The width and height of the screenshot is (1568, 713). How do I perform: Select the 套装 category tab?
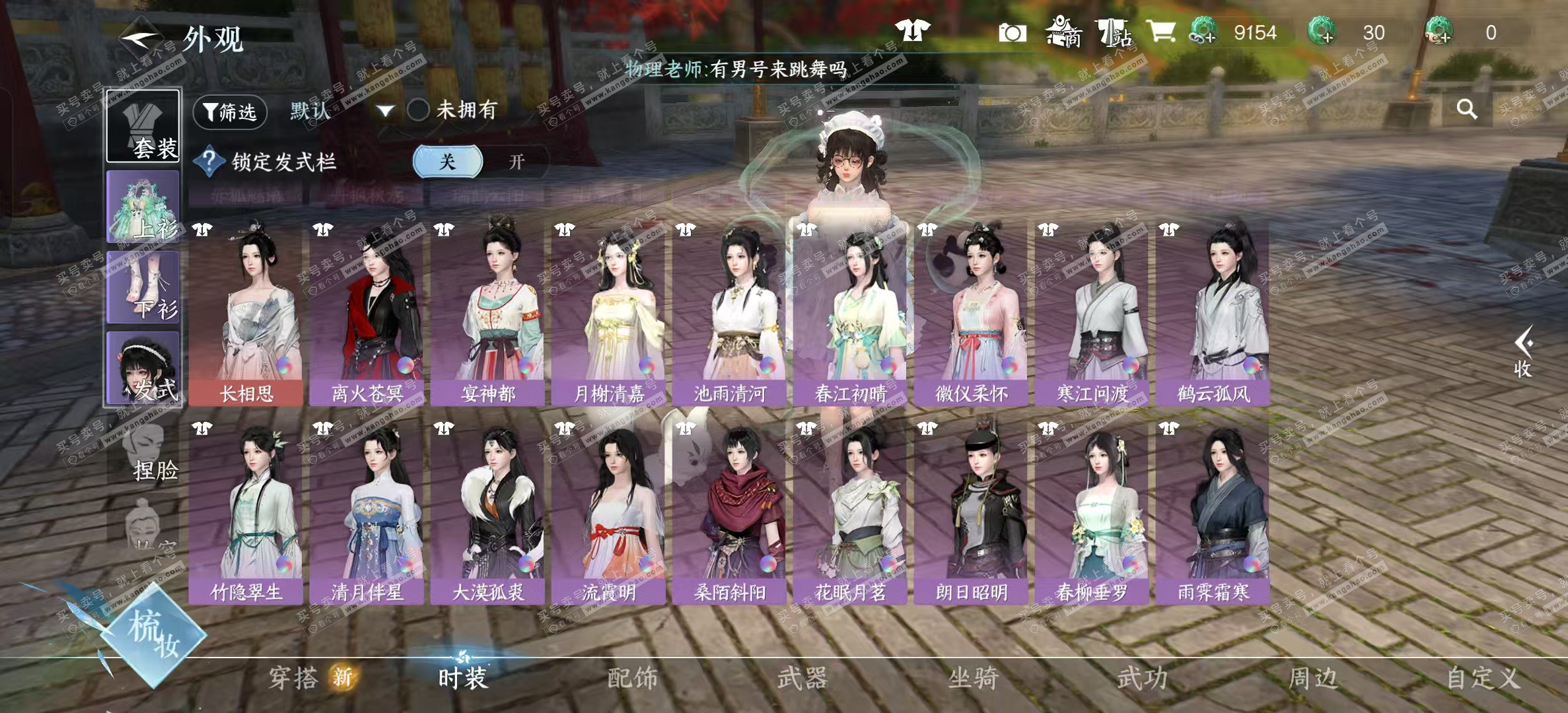[x=143, y=126]
